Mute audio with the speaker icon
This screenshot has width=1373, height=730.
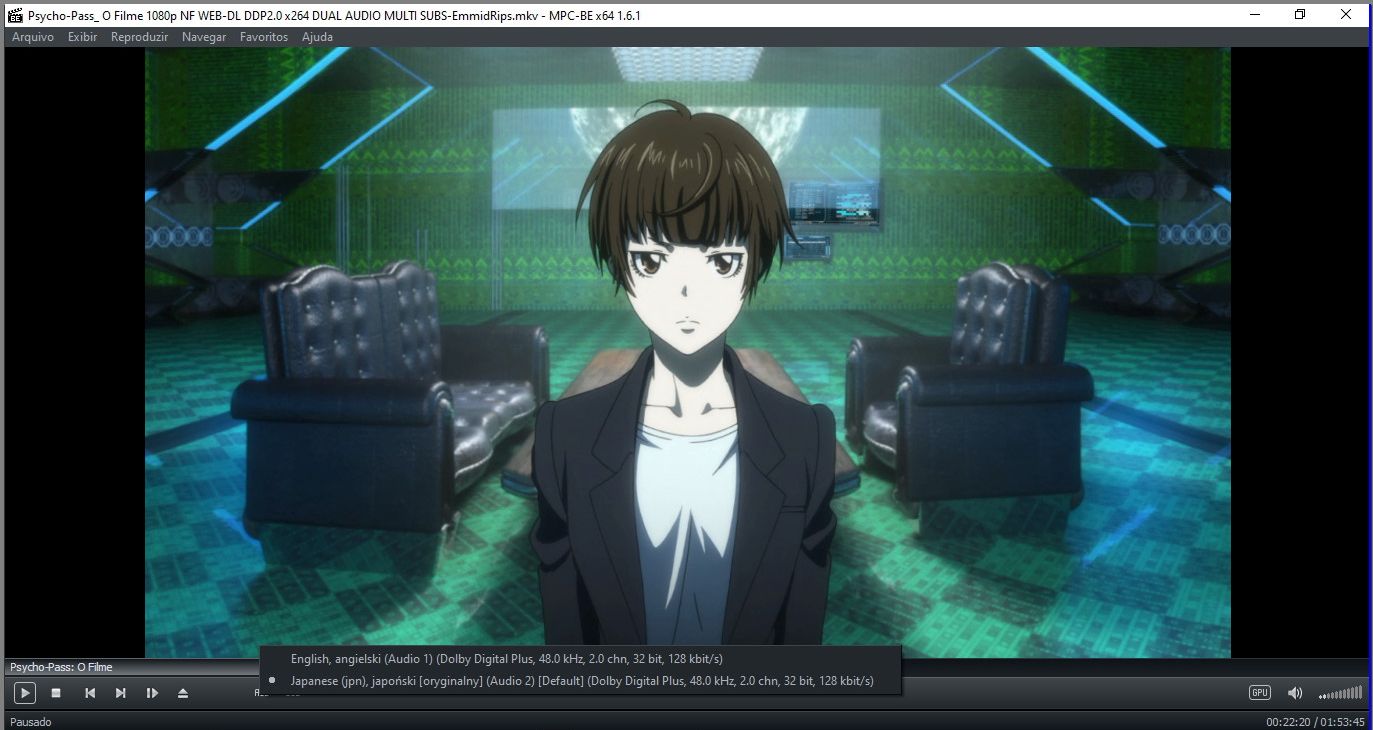click(x=1295, y=693)
